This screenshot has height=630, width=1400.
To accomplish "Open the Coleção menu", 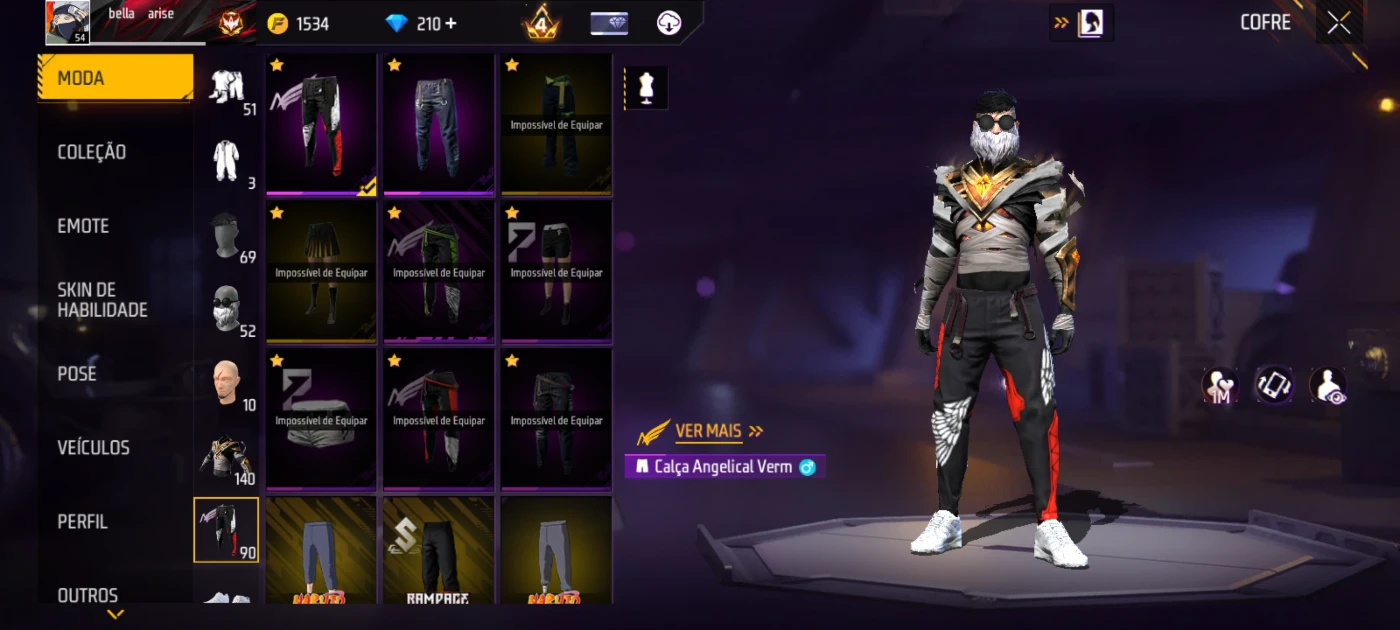I will pyautogui.click(x=92, y=152).
